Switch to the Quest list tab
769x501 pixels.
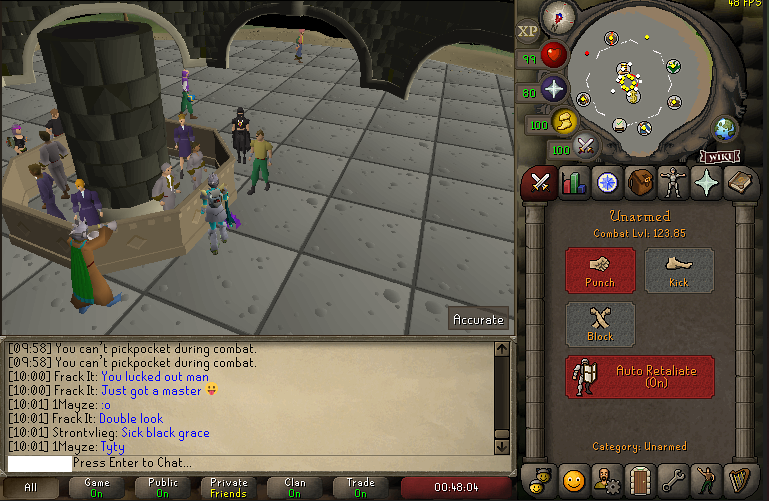click(x=607, y=183)
